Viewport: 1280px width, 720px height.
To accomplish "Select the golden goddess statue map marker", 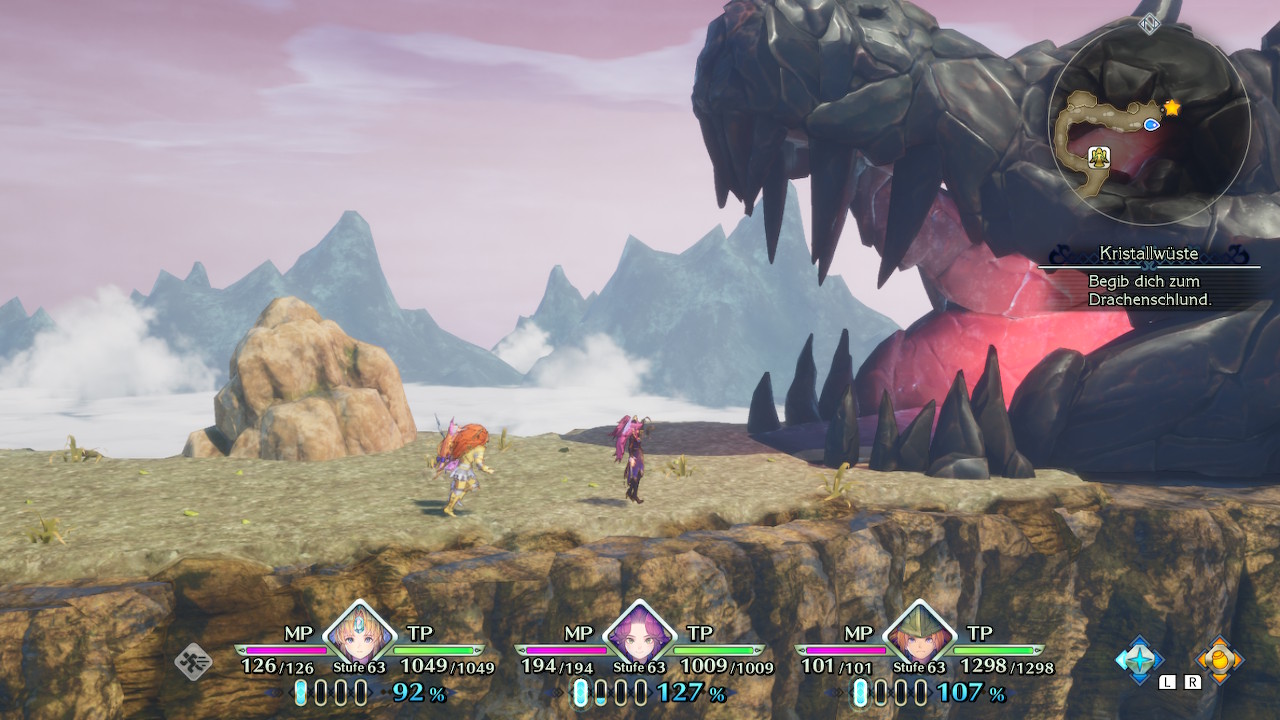I will tap(1099, 156).
